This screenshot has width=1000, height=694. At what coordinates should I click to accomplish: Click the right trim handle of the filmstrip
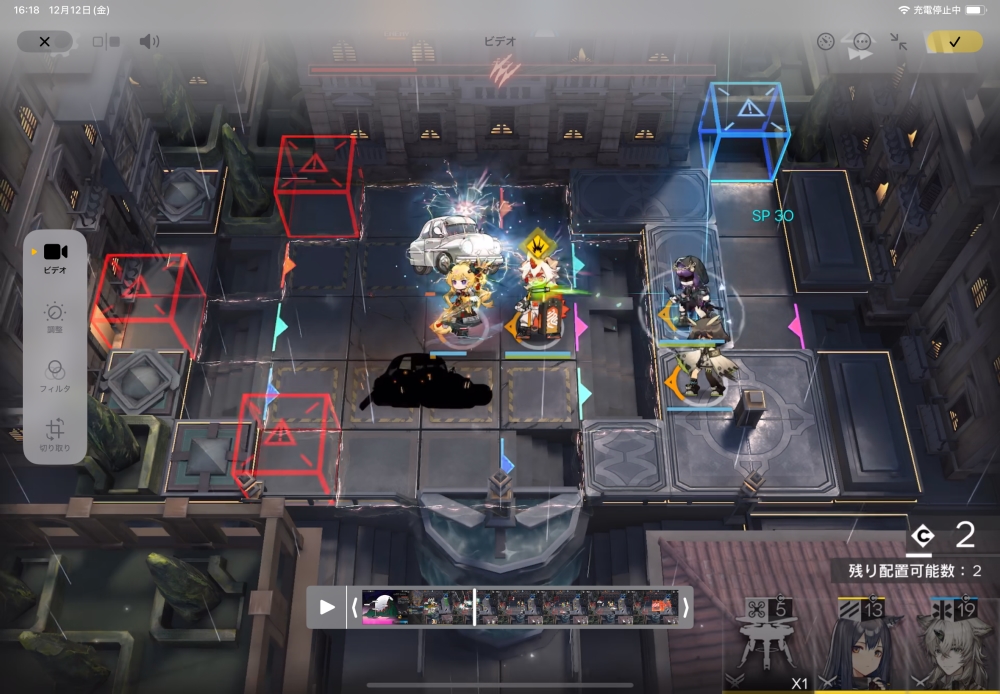[685, 607]
